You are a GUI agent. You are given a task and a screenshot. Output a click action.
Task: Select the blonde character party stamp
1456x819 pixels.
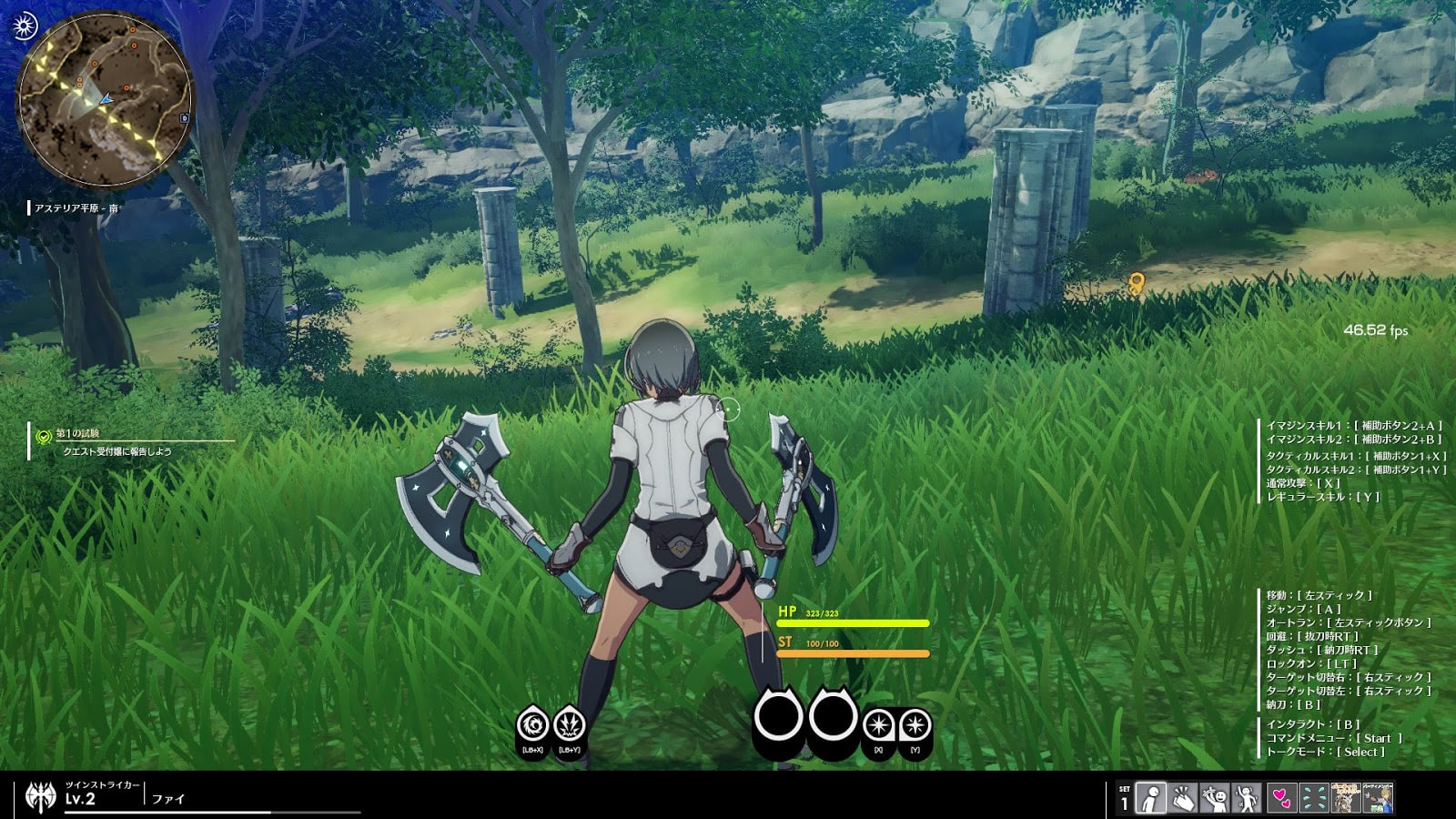1379,798
